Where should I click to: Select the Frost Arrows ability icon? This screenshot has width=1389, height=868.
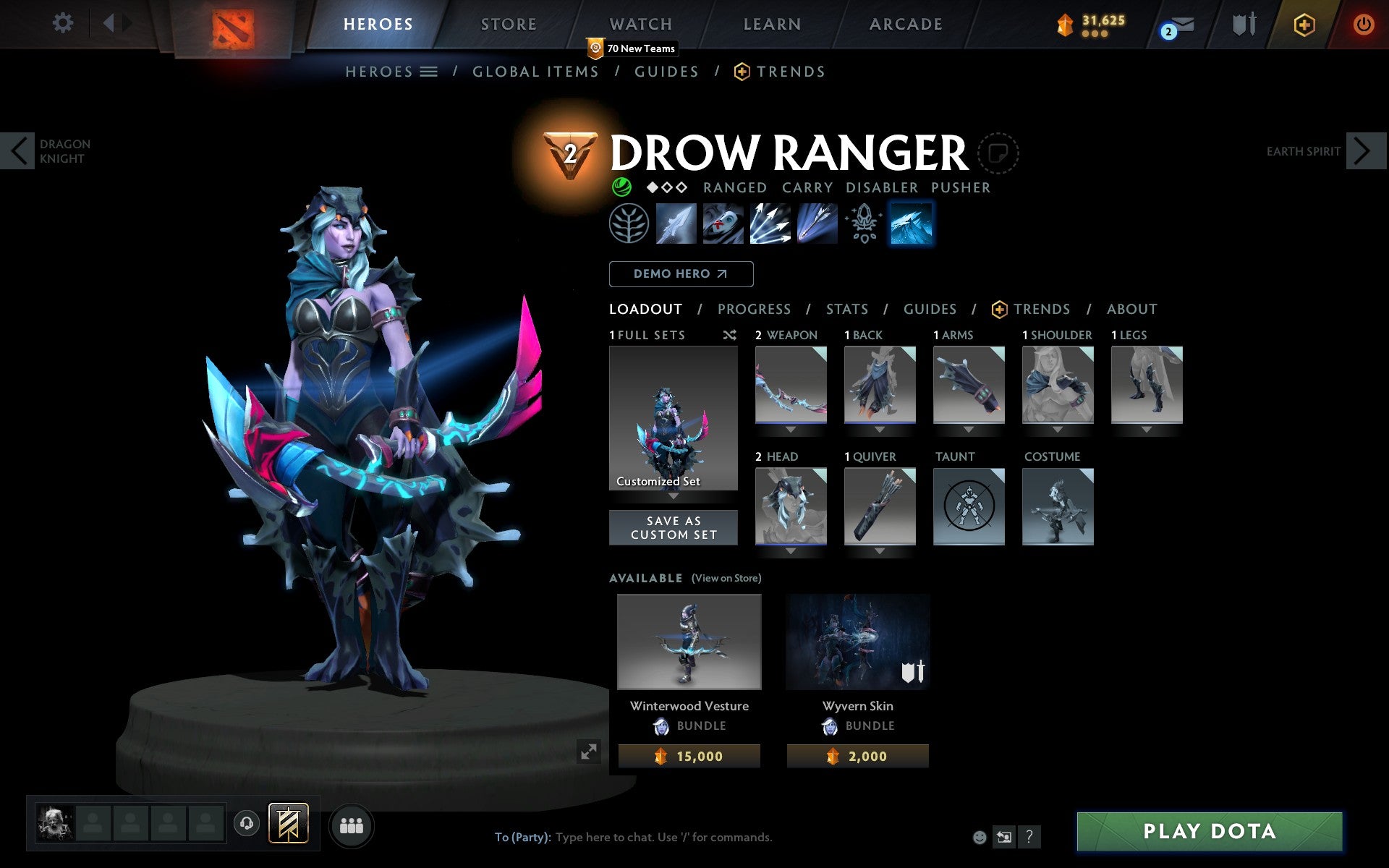click(676, 224)
